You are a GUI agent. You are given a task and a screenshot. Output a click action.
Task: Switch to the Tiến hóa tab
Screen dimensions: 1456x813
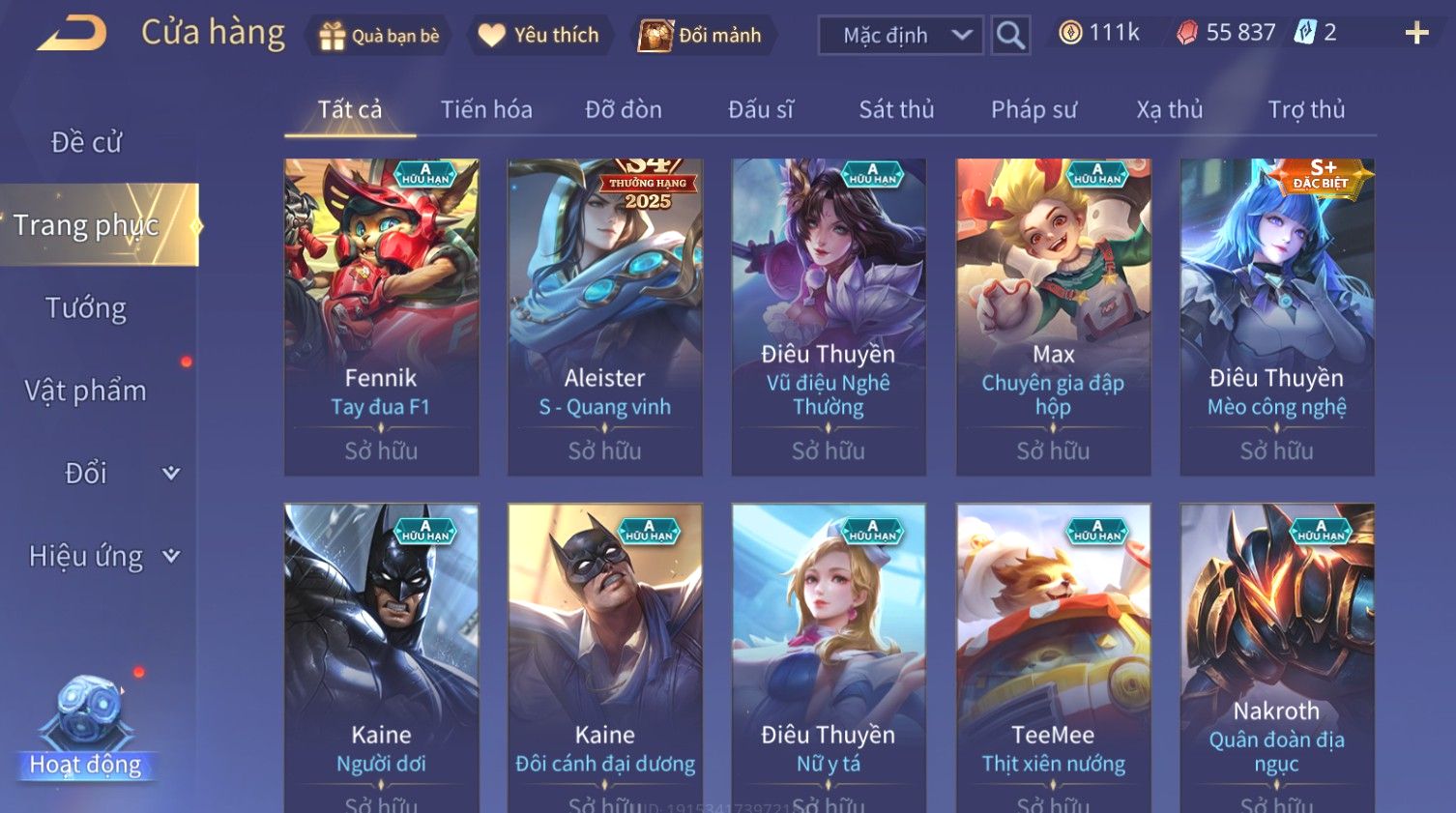tap(486, 109)
